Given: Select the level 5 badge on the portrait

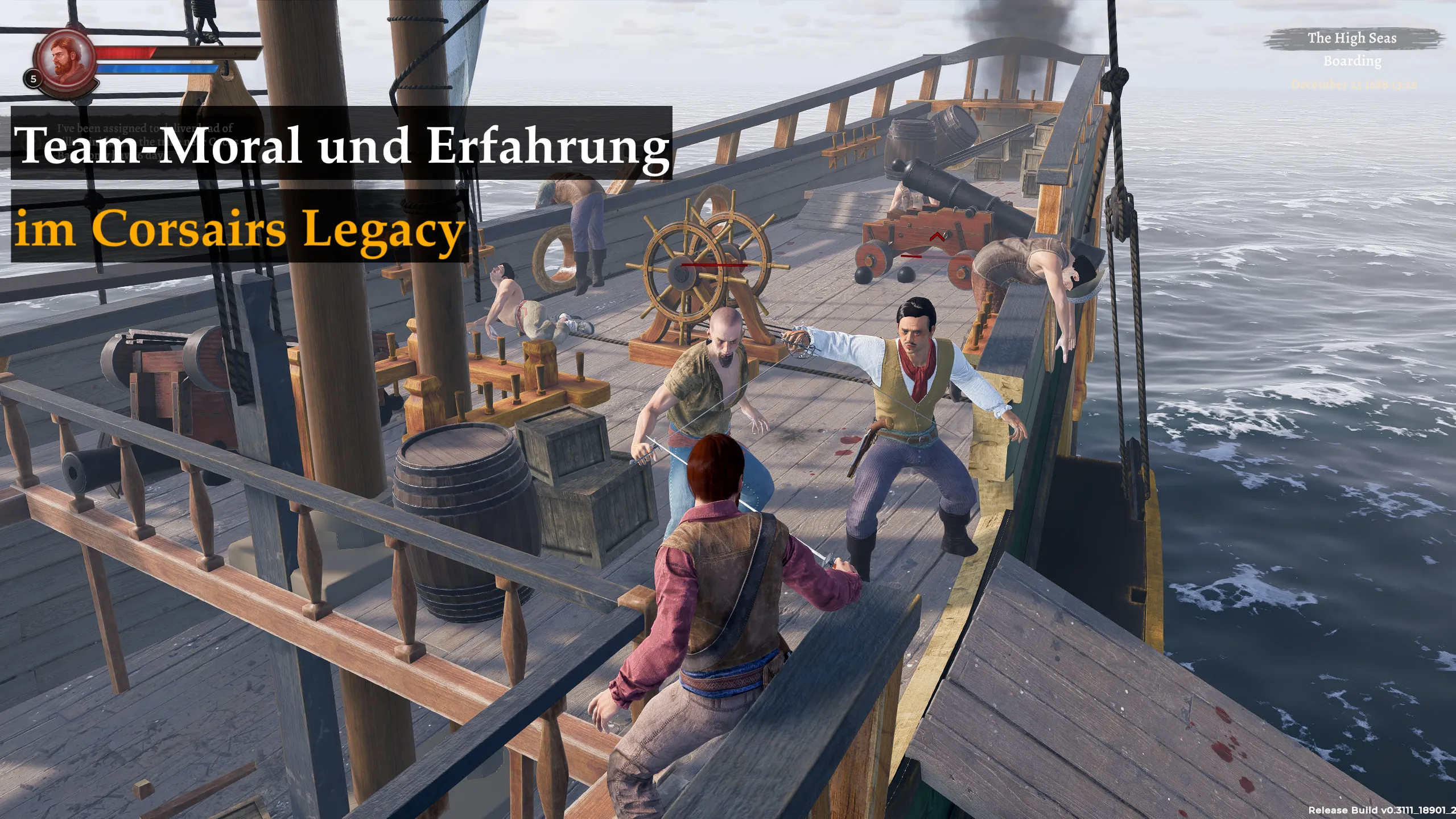Looking at the screenshot, I should pyautogui.click(x=32, y=79).
